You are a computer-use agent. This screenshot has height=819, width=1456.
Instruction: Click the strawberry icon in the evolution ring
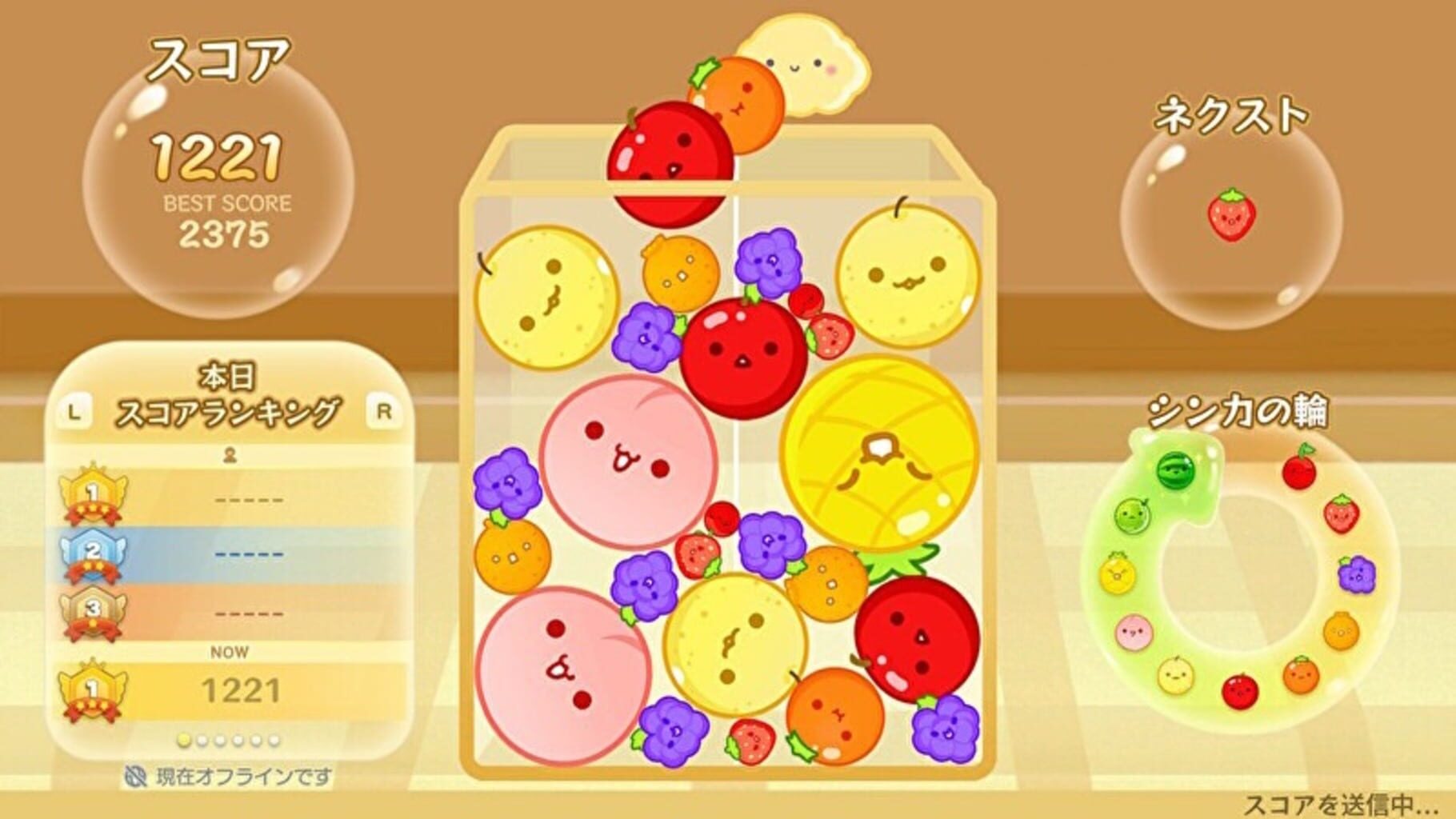tap(1342, 514)
